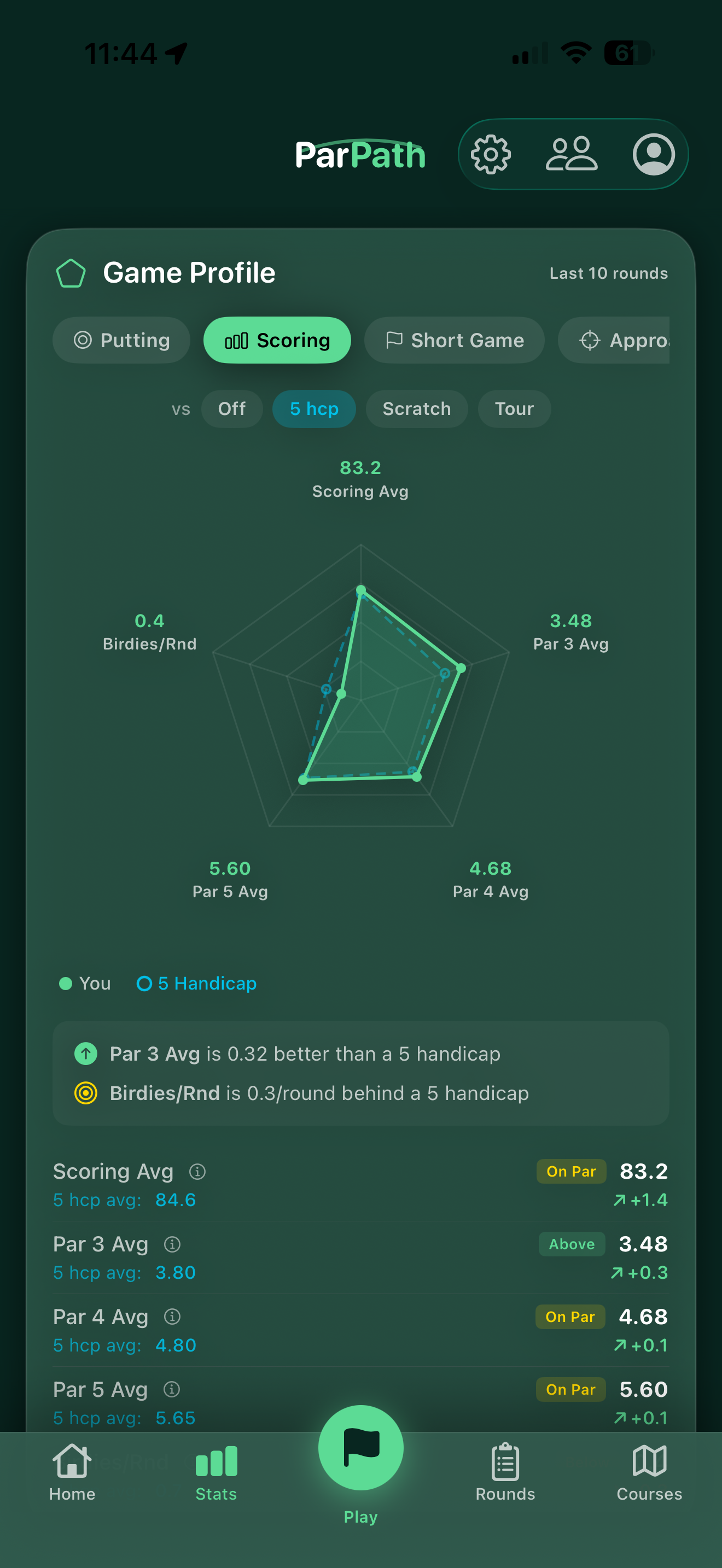Open the Short Game tab
This screenshot has height=1568, width=722.
coord(455,340)
